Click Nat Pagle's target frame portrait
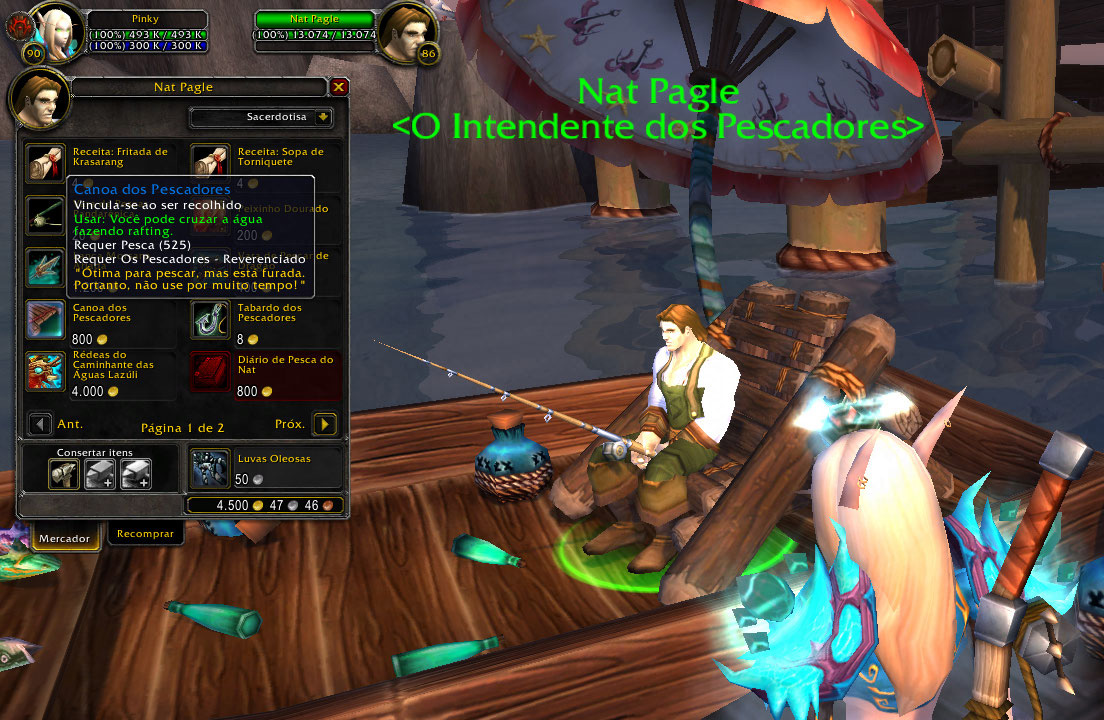 (406, 33)
